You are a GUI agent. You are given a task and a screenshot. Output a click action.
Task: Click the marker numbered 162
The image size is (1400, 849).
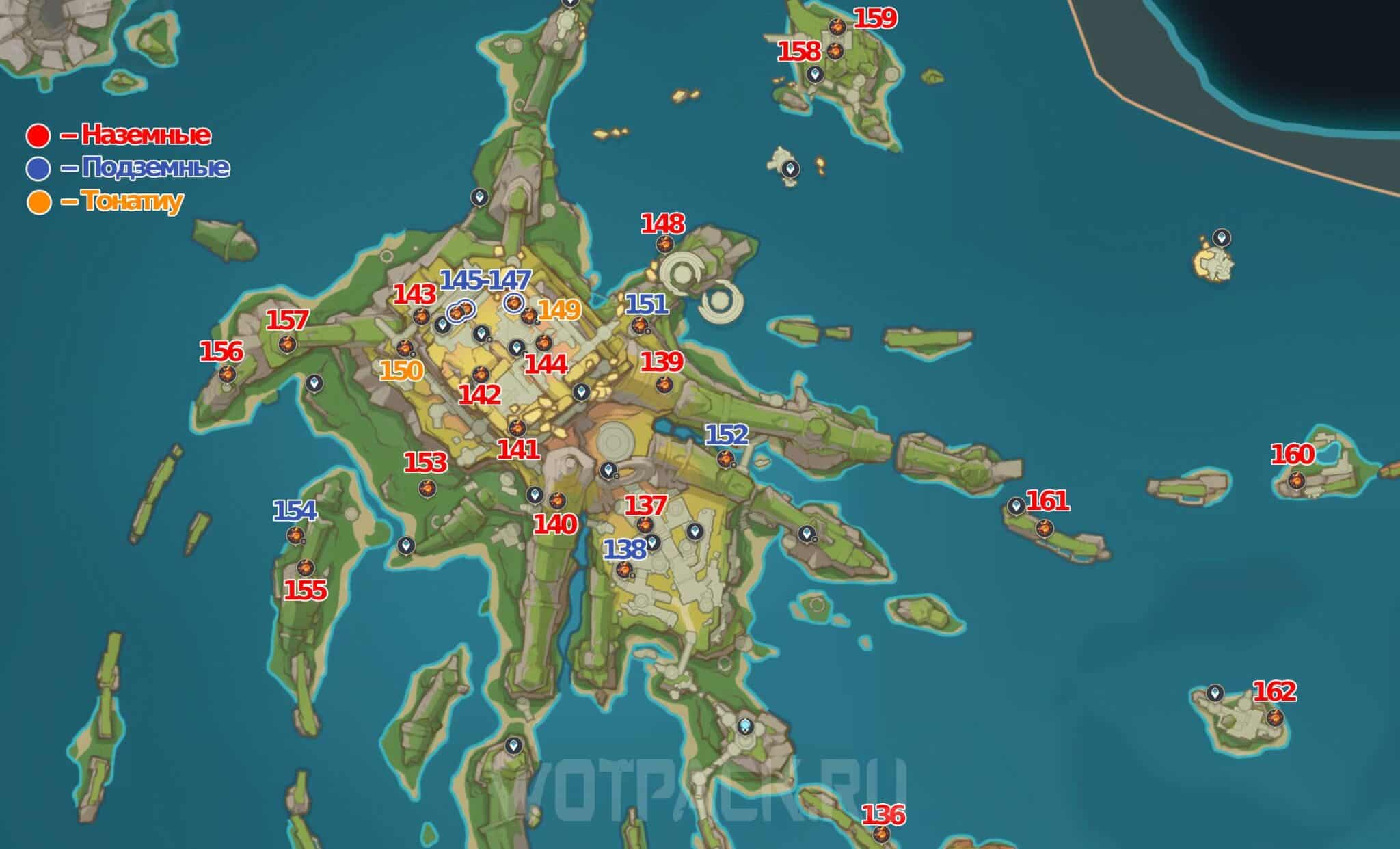pyautogui.click(x=1274, y=718)
